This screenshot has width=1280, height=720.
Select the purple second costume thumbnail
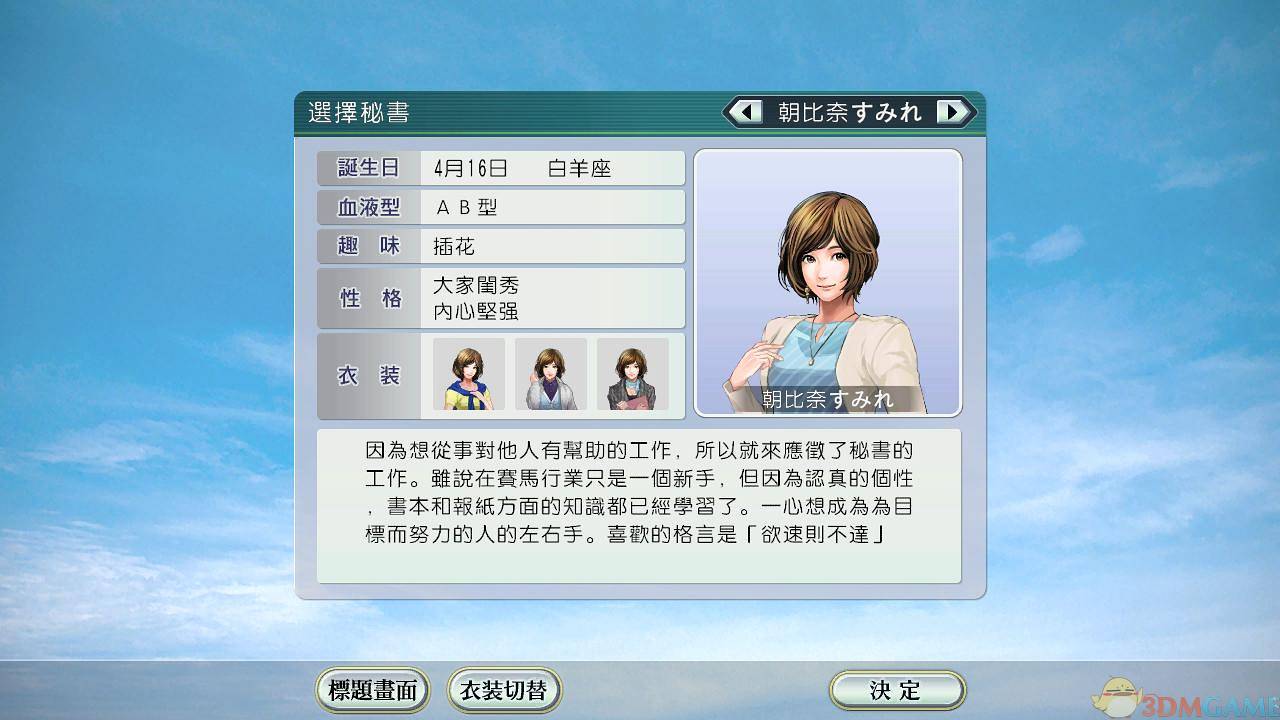[x=550, y=376]
